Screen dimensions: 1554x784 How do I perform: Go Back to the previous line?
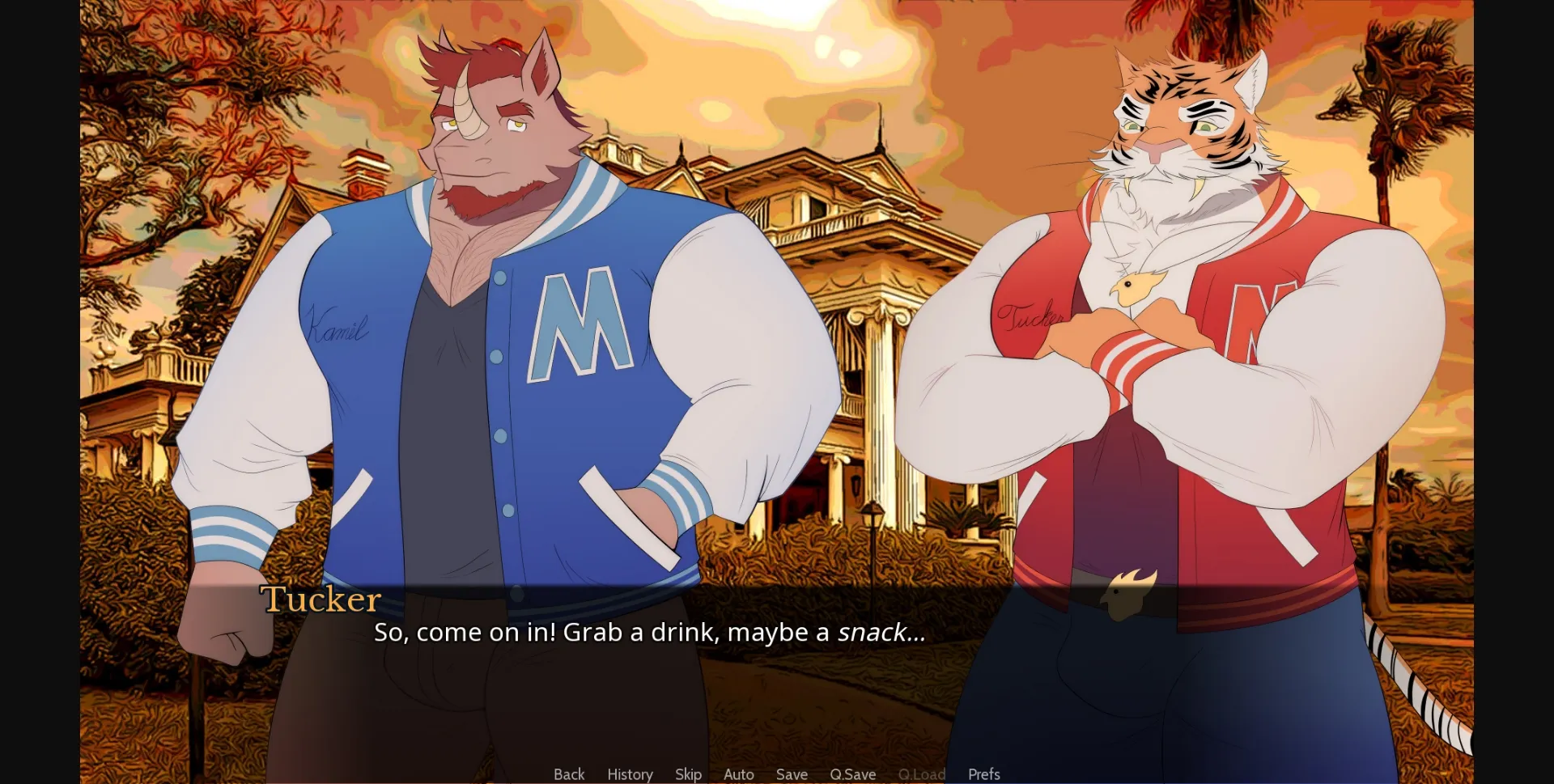coord(569,774)
